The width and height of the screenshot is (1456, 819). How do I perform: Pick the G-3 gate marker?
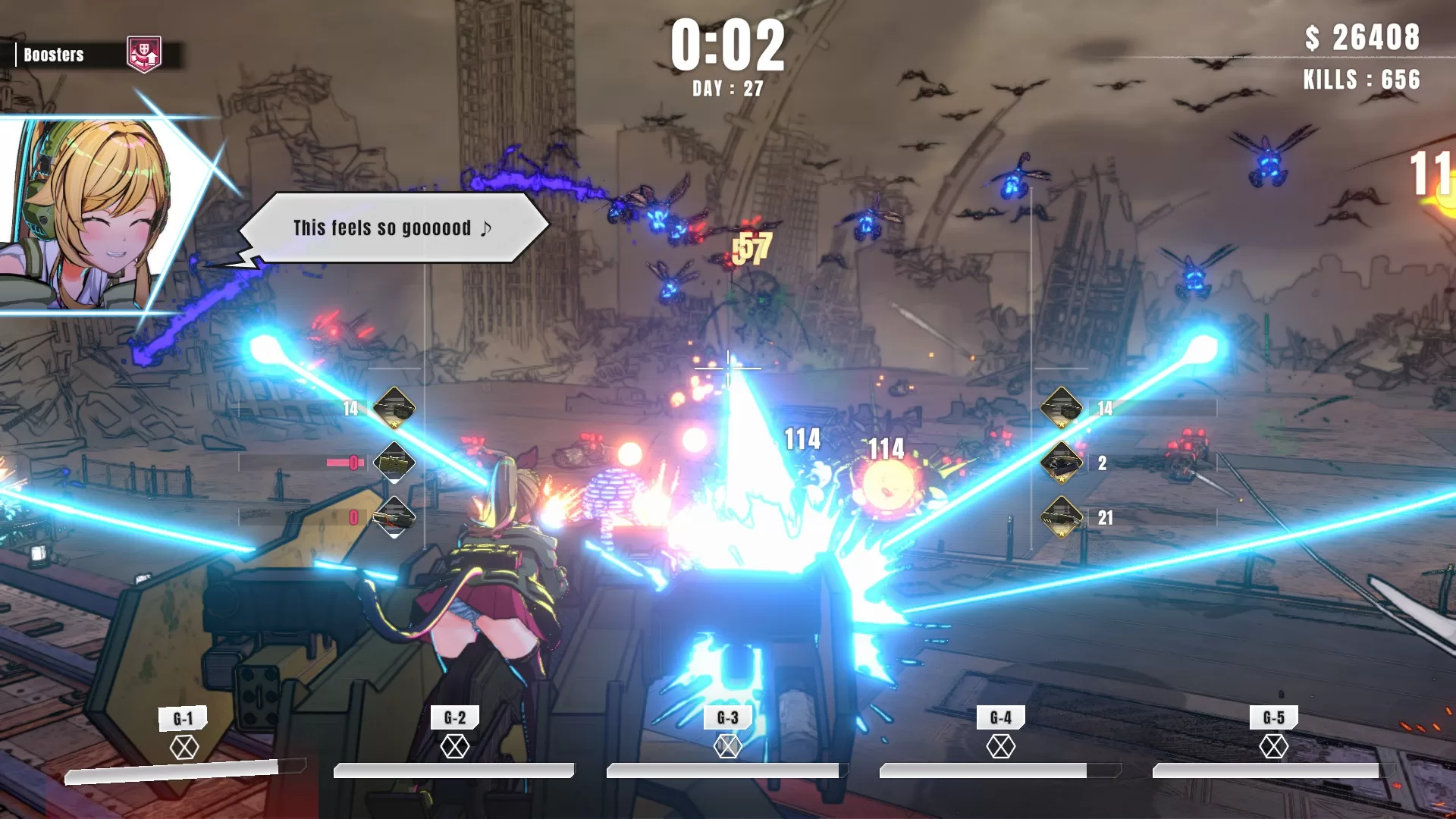[727, 746]
